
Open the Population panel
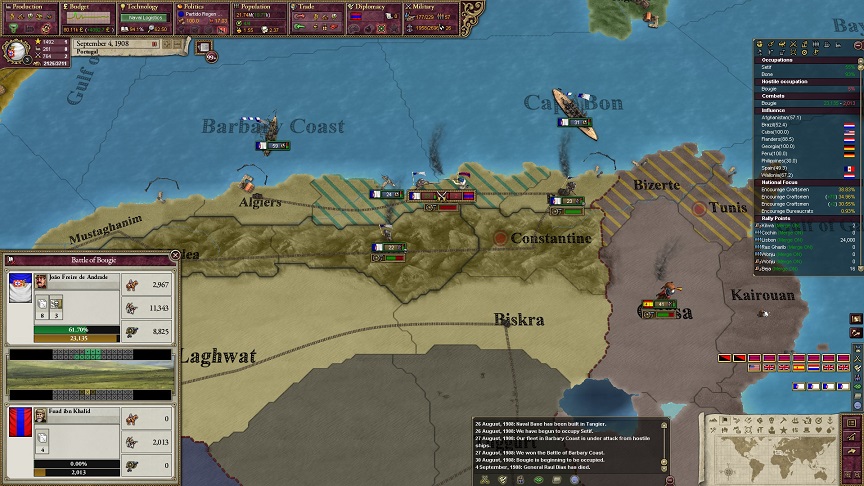pyautogui.click(x=262, y=6)
